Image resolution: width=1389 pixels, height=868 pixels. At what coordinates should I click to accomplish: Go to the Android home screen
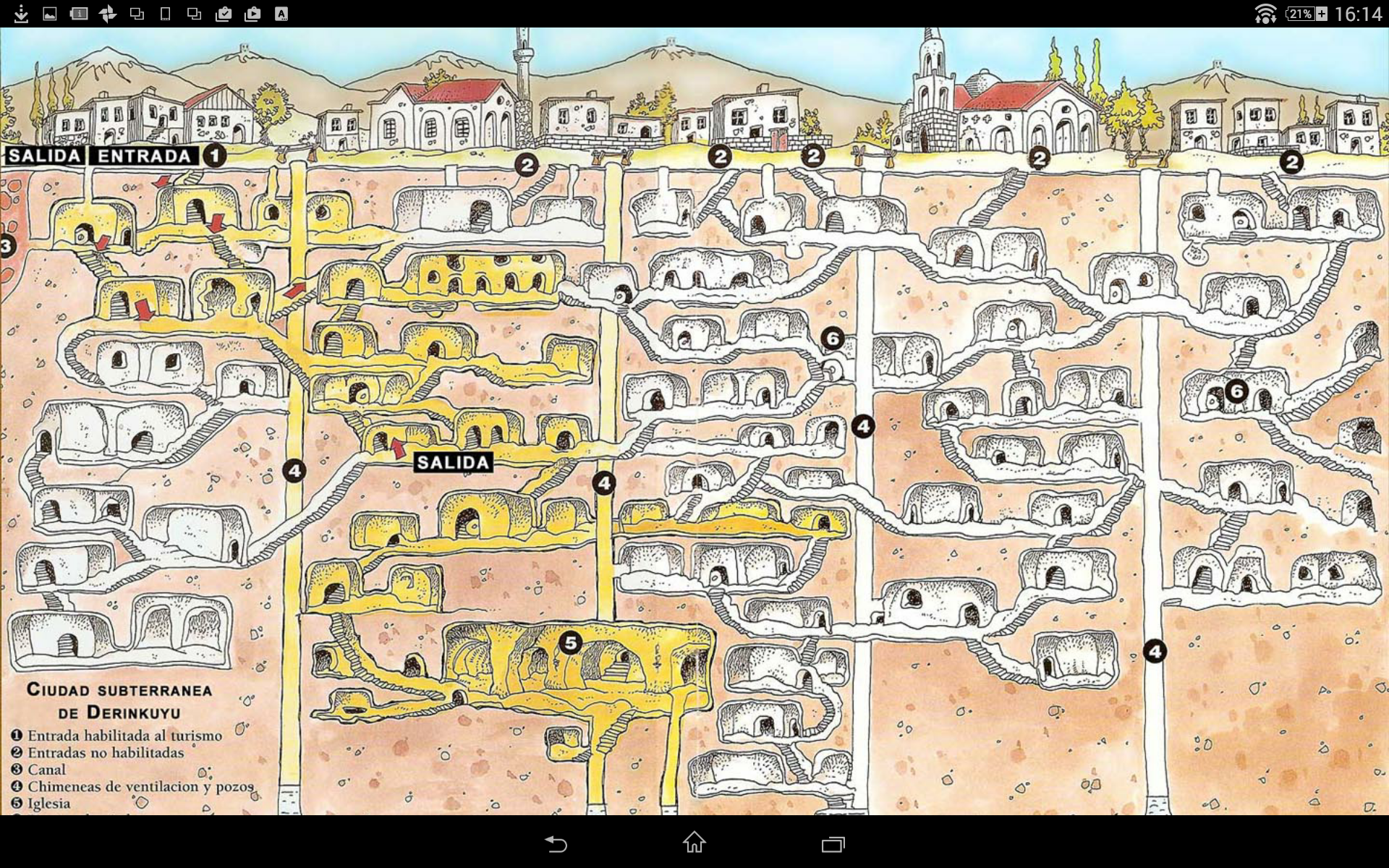point(694,843)
